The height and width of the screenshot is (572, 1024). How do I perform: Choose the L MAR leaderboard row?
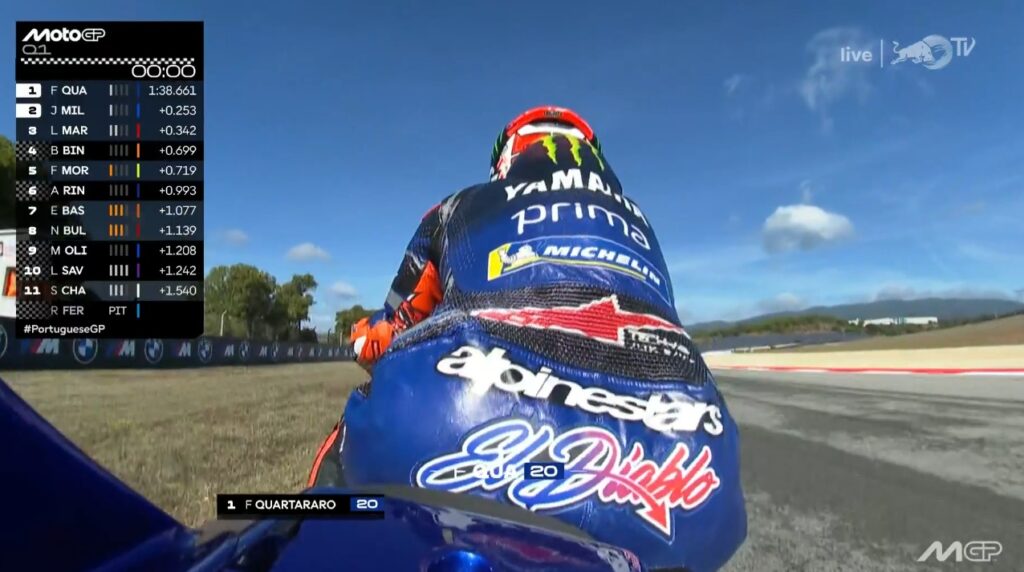coord(108,130)
